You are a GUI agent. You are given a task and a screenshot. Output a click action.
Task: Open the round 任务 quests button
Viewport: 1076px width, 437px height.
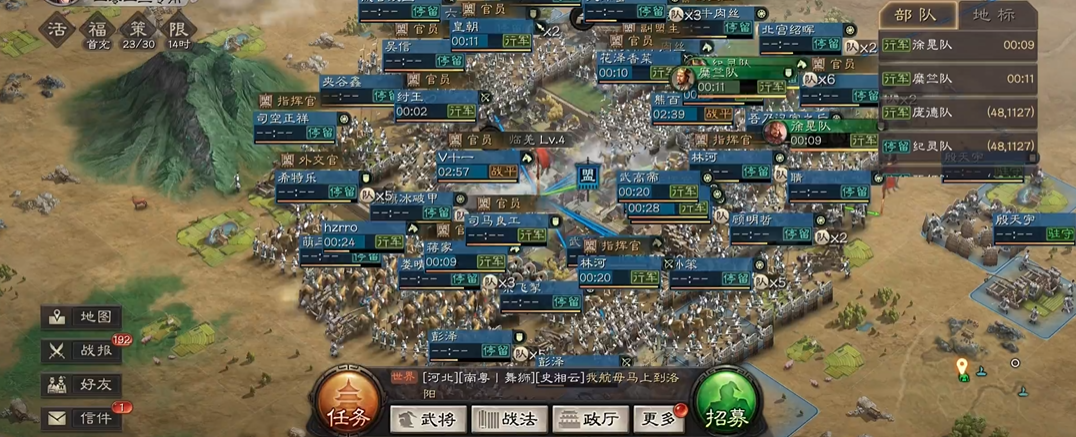pyautogui.click(x=345, y=403)
